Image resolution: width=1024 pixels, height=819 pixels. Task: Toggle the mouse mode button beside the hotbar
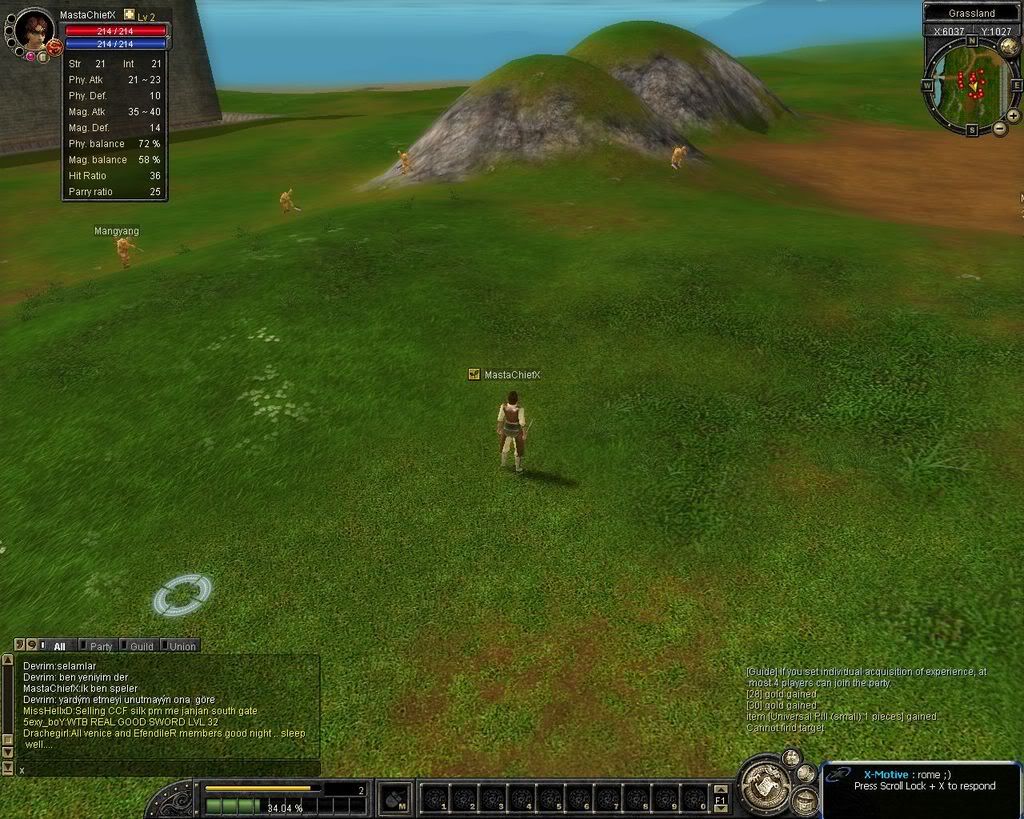(396, 799)
